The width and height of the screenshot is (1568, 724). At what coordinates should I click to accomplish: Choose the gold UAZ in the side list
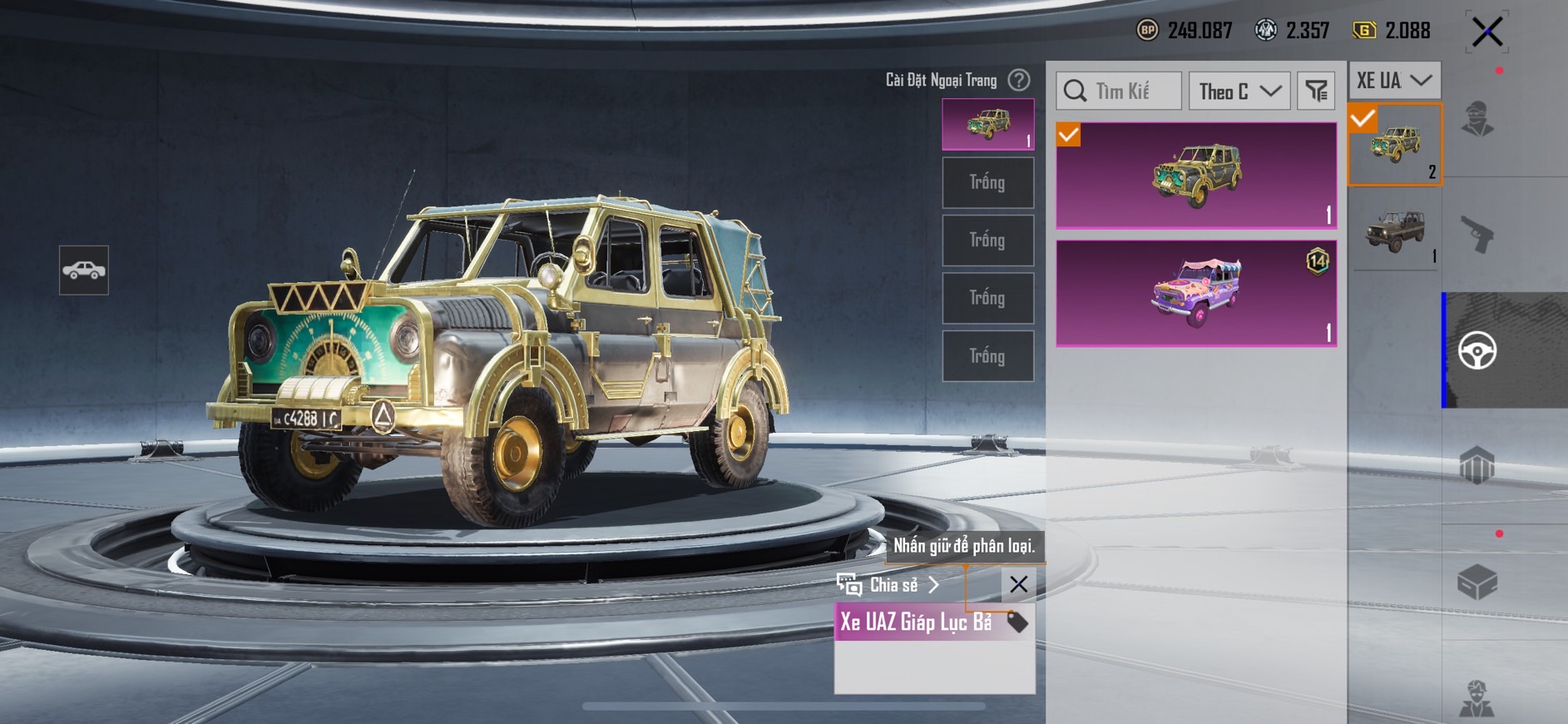(1395, 144)
